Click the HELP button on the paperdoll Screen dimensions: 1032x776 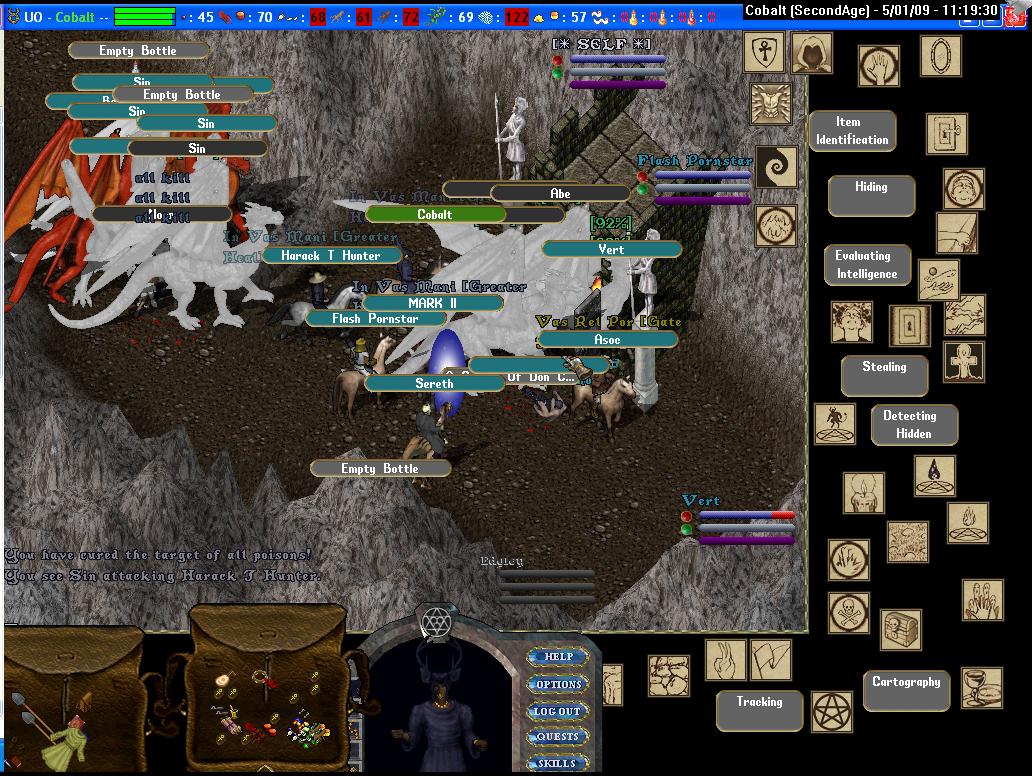[558, 657]
